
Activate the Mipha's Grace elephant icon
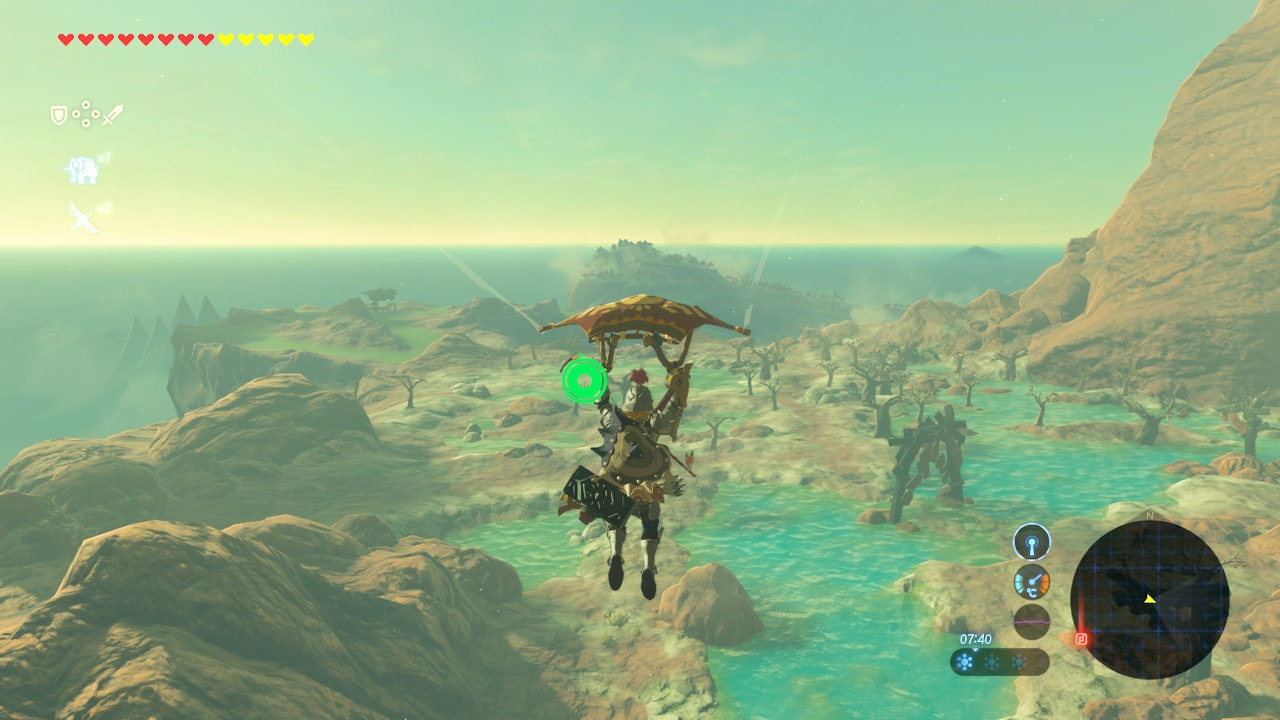pos(82,170)
